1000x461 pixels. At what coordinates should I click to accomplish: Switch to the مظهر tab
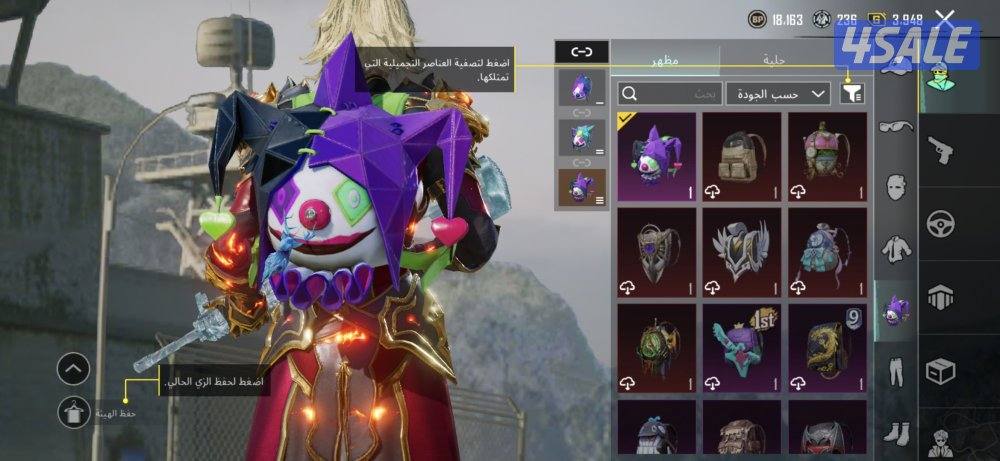pos(664,60)
